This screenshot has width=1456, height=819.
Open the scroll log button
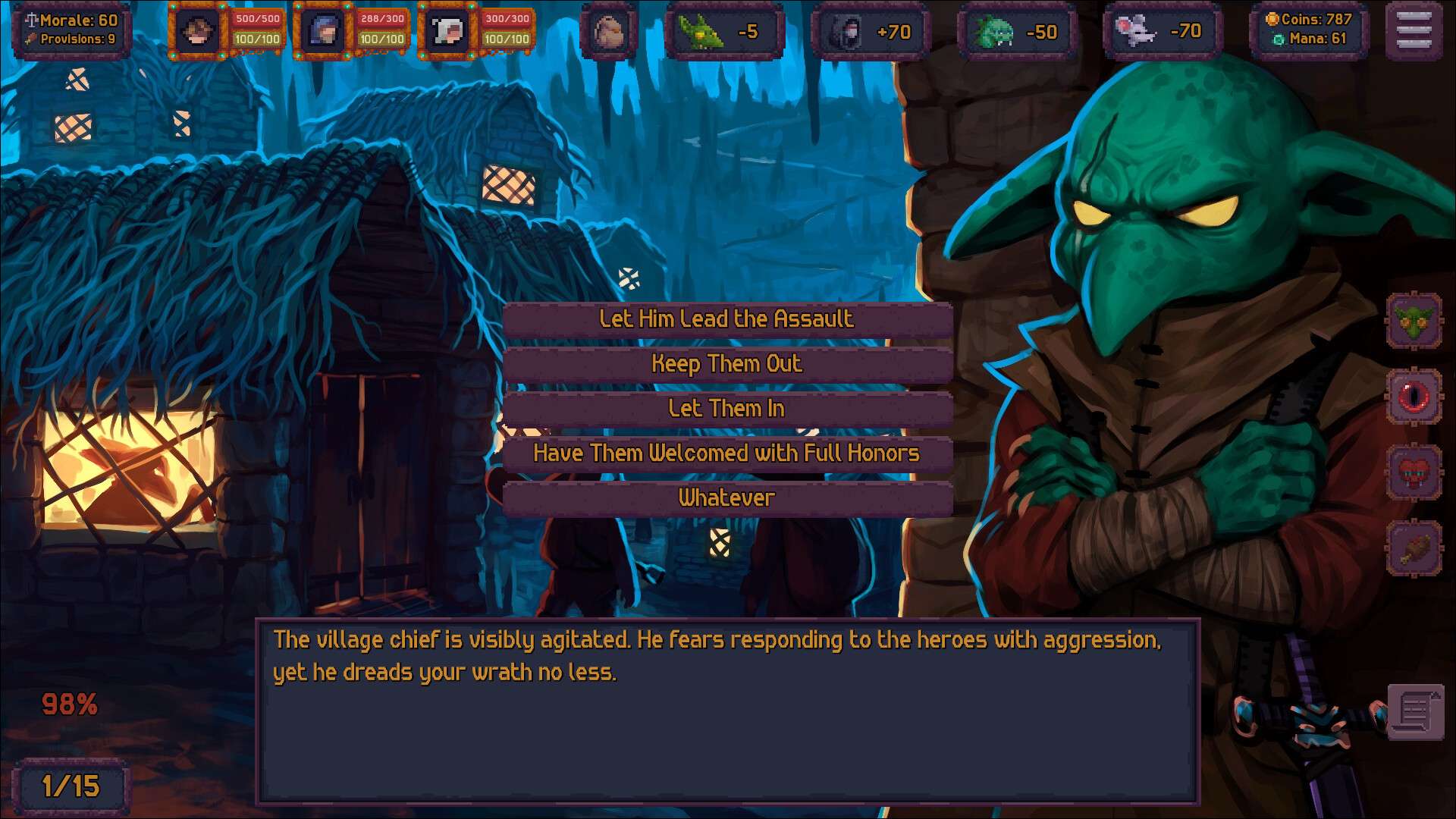(x=1415, y=711)
